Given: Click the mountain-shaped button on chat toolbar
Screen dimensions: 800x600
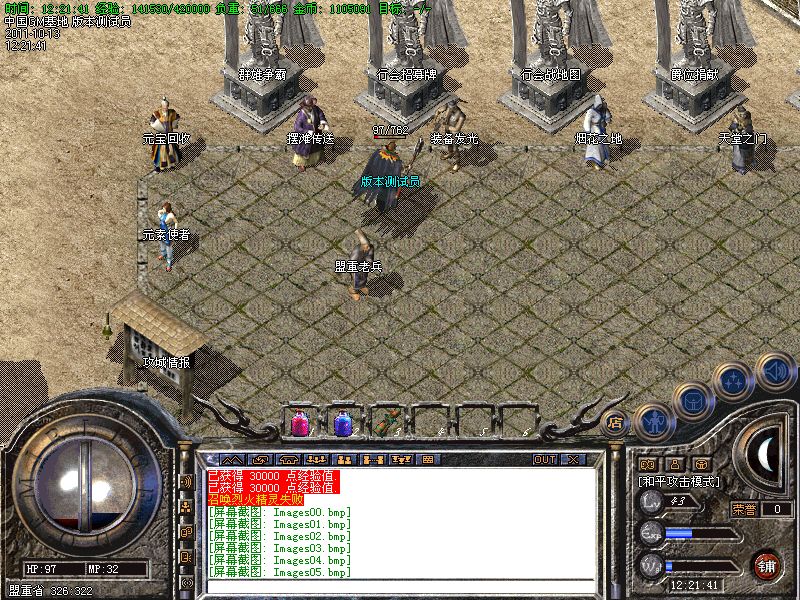Looking at the screenshot, I should tap(233, 460).
